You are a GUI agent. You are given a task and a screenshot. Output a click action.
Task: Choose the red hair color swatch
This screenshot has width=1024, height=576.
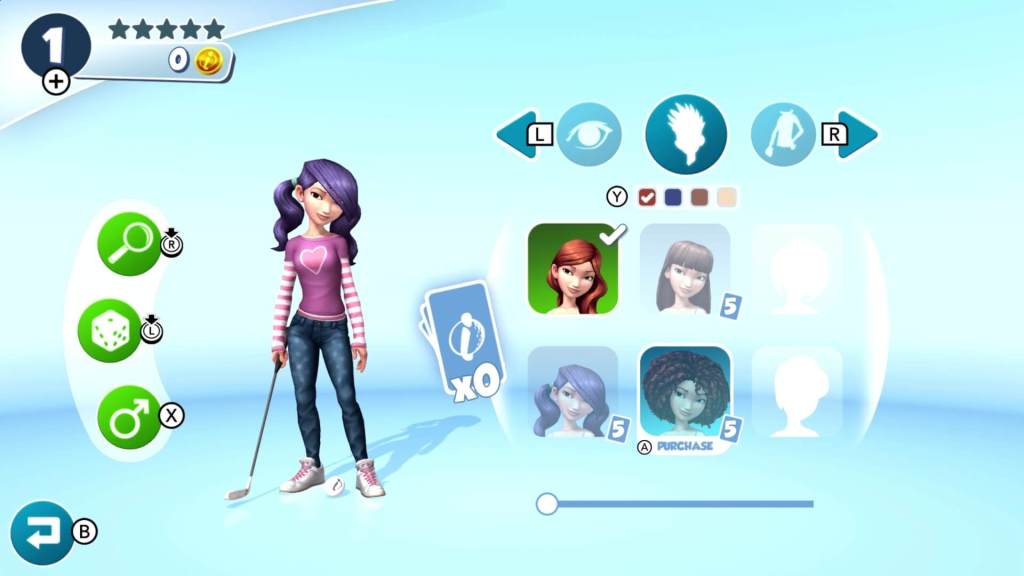click(646, 197)
